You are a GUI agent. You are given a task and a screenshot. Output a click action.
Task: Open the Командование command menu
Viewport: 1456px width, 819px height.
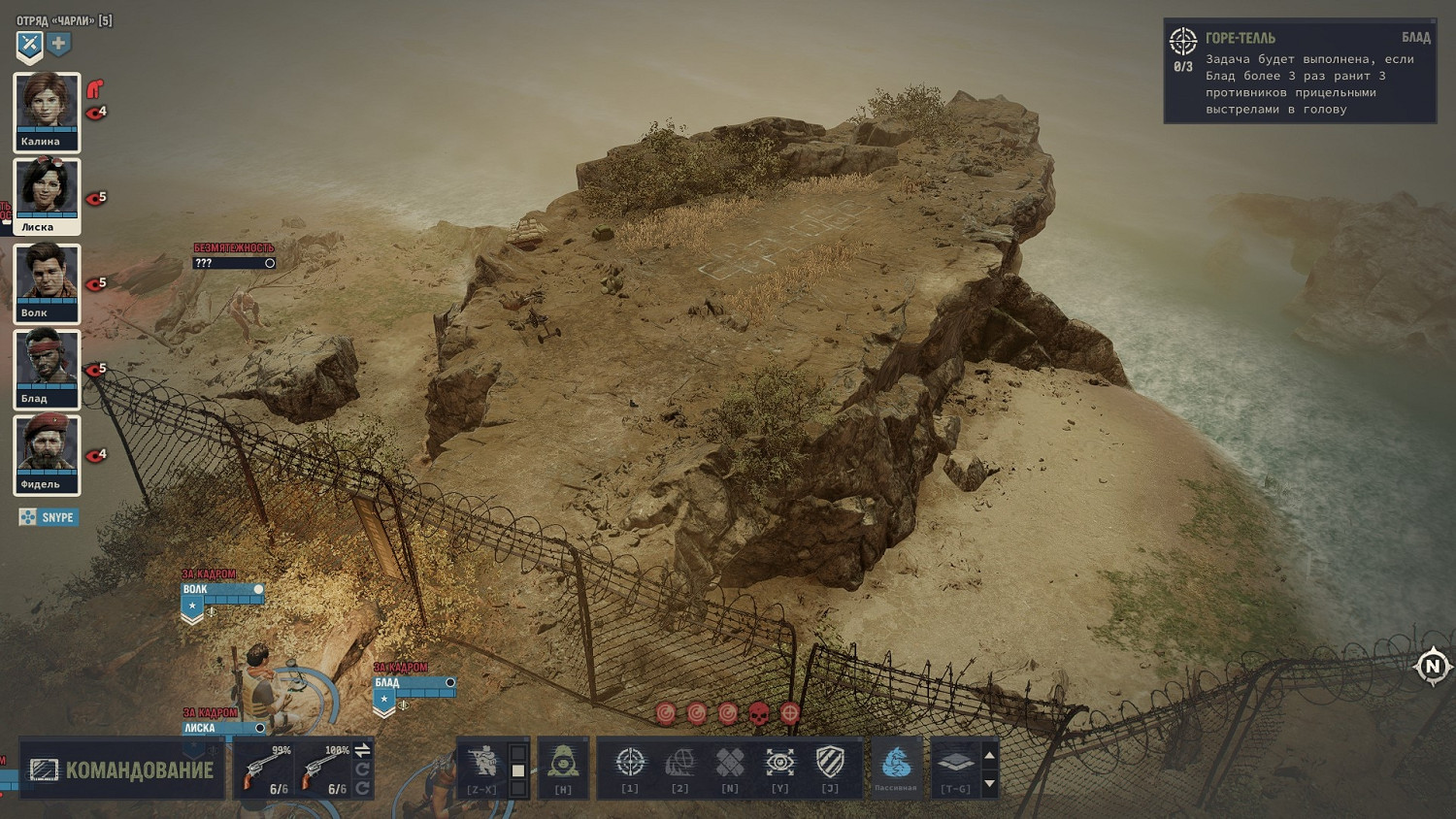tap(122, 770)
